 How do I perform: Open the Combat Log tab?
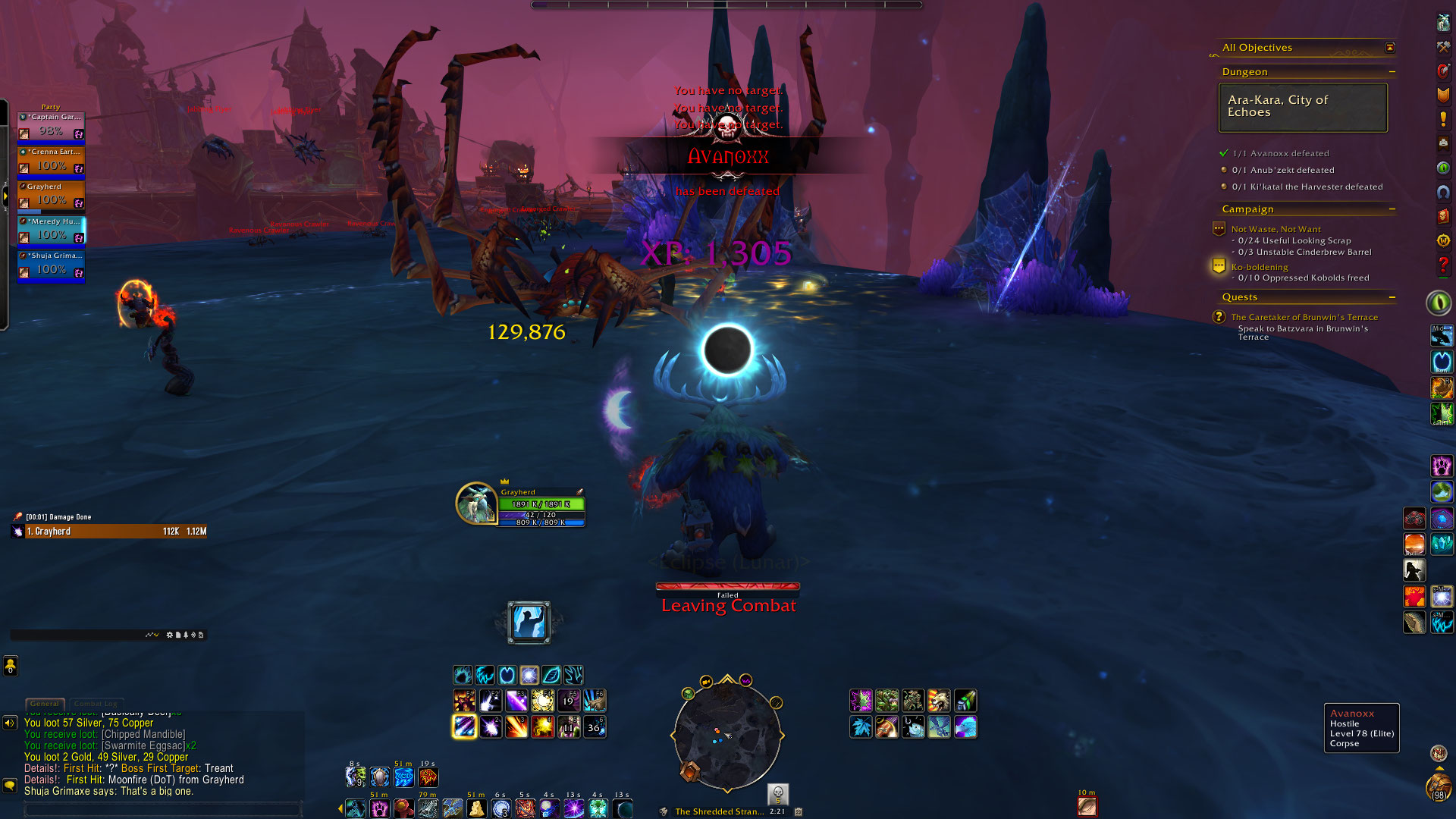tap(96, 704)
